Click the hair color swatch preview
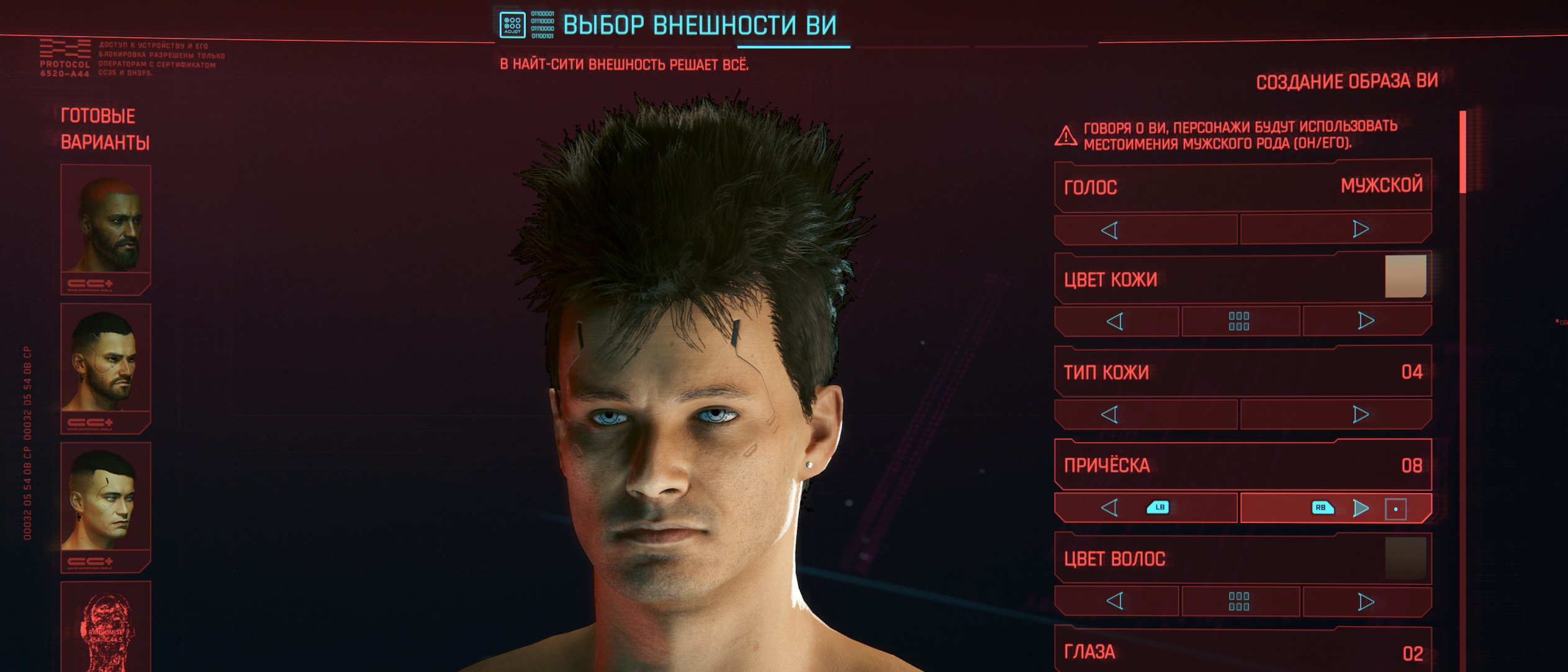1568x672 pixels. (1405, 558)
